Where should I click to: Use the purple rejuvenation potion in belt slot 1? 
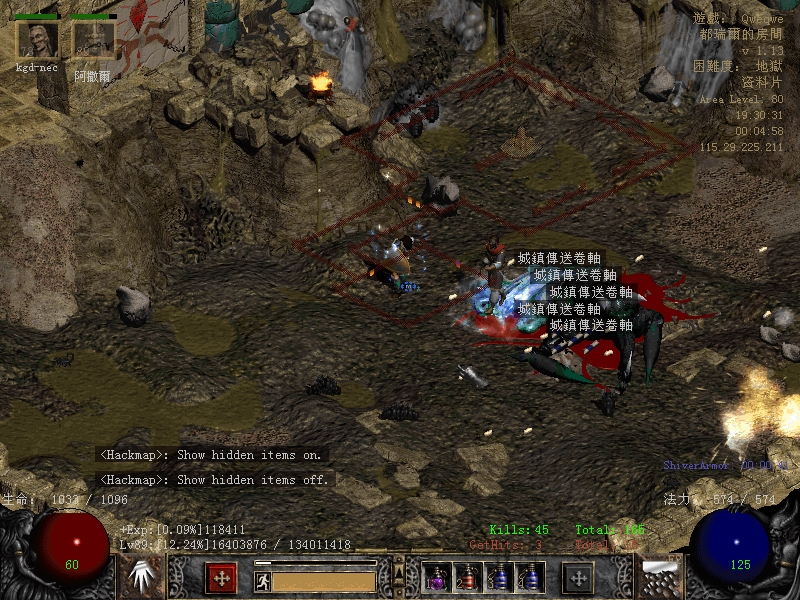(x=437, y=578)
